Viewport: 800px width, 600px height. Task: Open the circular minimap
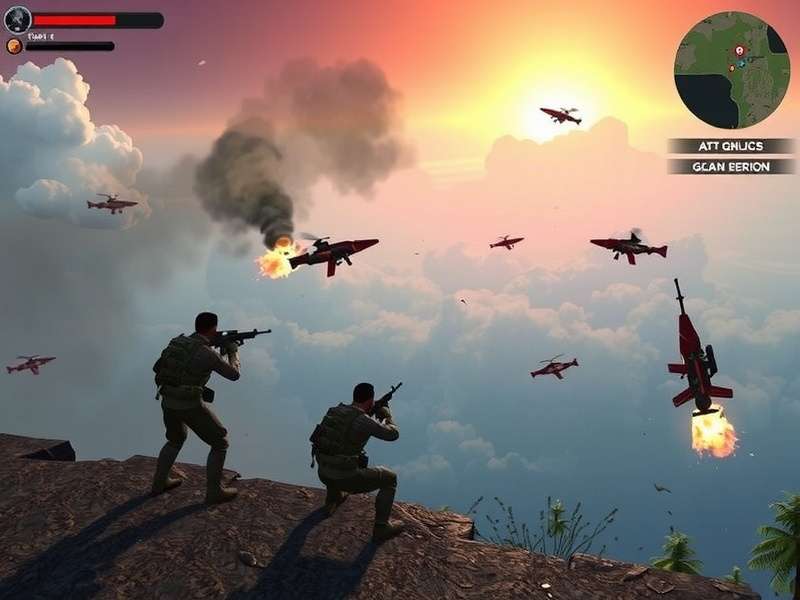(732, 70)
